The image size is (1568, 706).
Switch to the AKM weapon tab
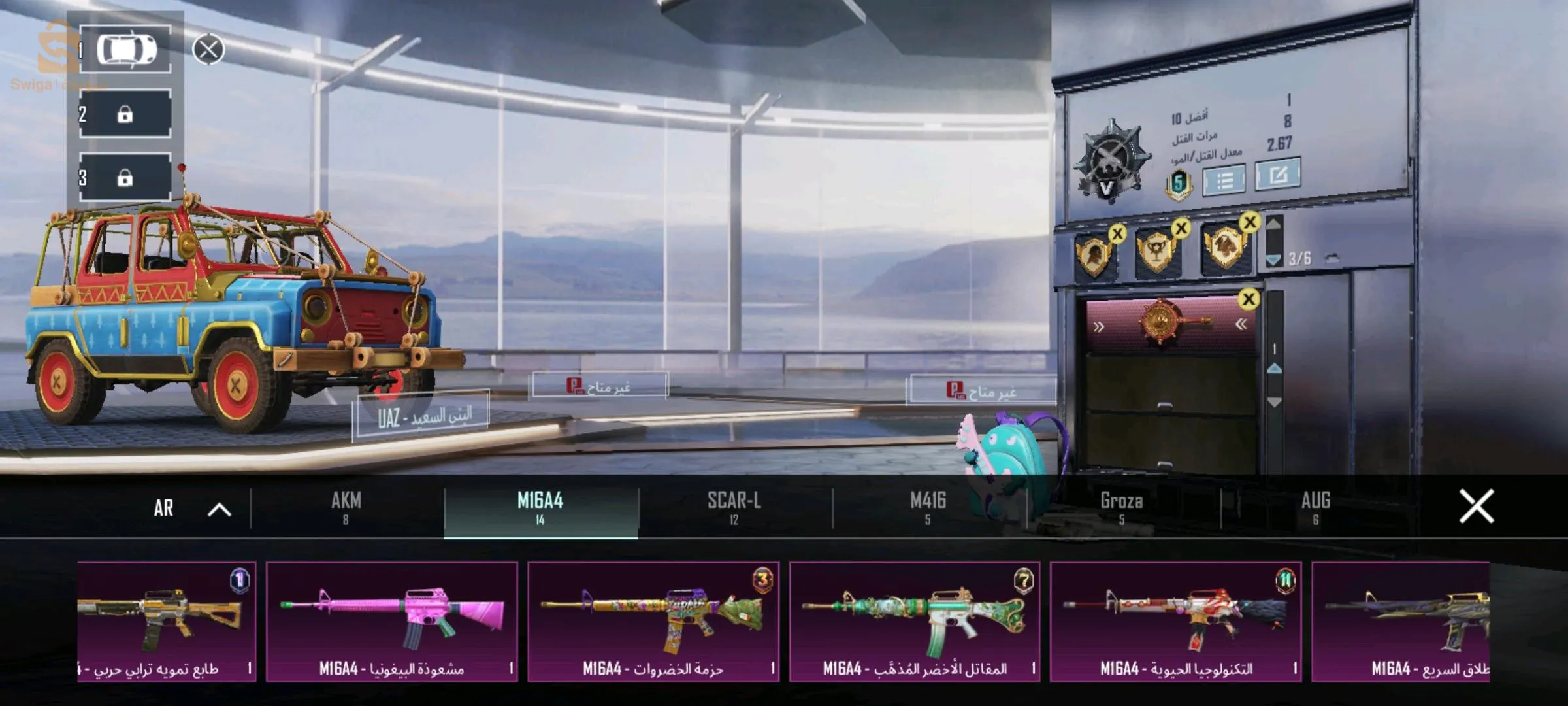pyautogui.click(x=346, y=507)
